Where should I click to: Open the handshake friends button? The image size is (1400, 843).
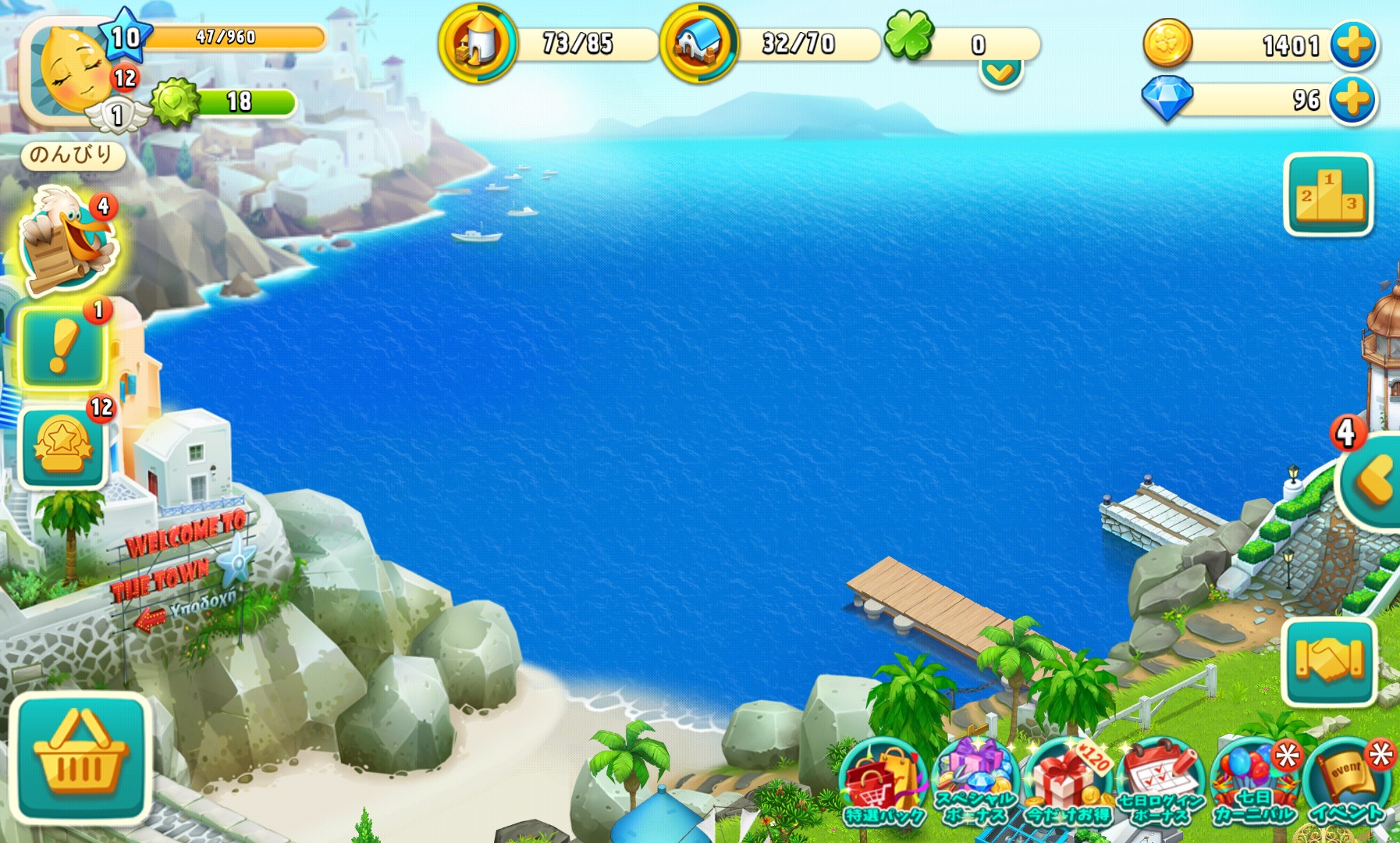tap(1328, 661)
